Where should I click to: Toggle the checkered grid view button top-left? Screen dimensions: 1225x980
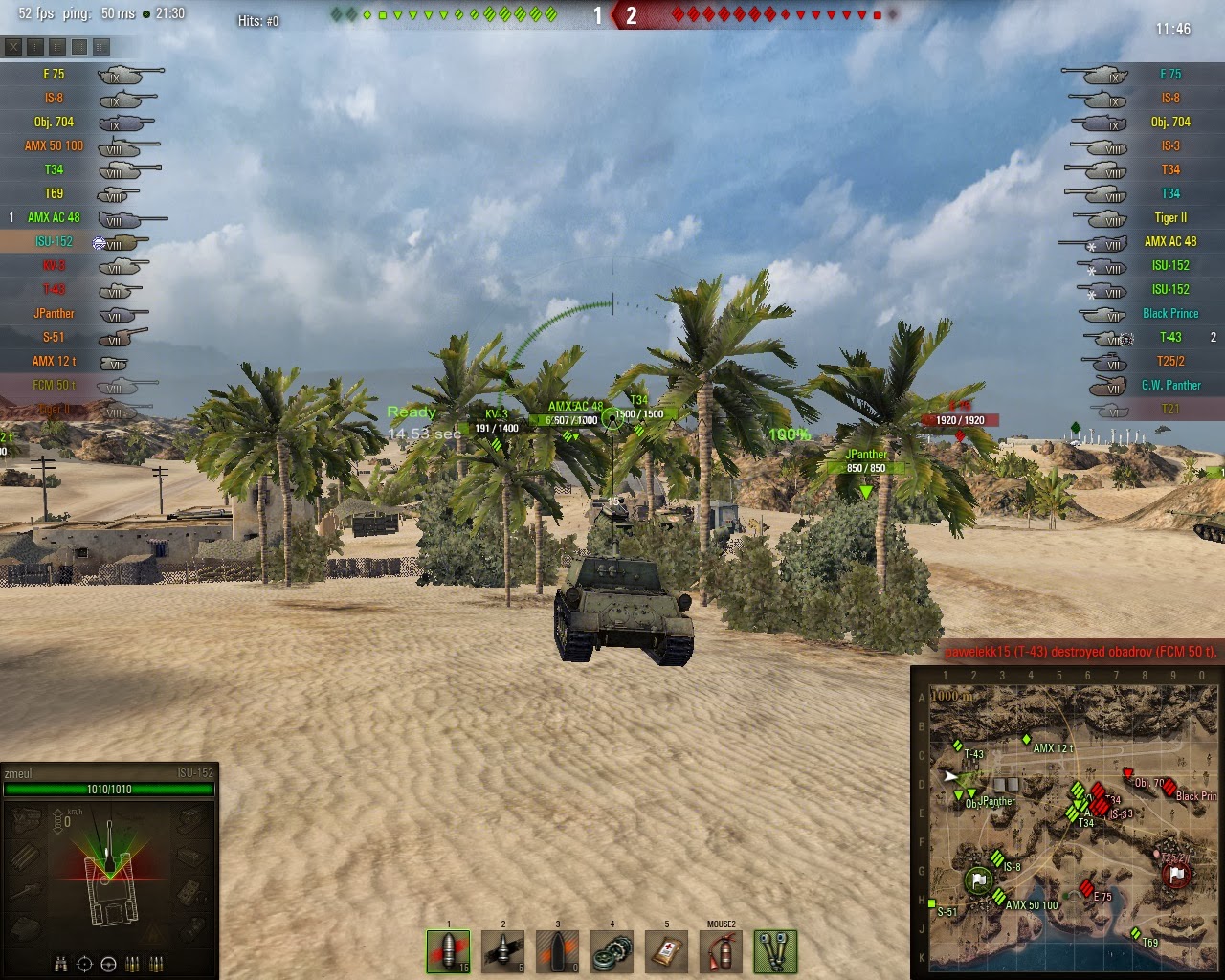click(79, 47)
